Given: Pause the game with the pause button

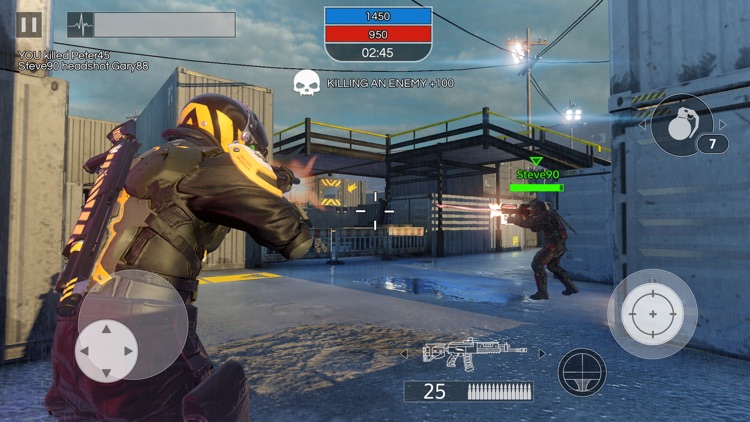Looking at the screenshot, I should pos(29,25).
